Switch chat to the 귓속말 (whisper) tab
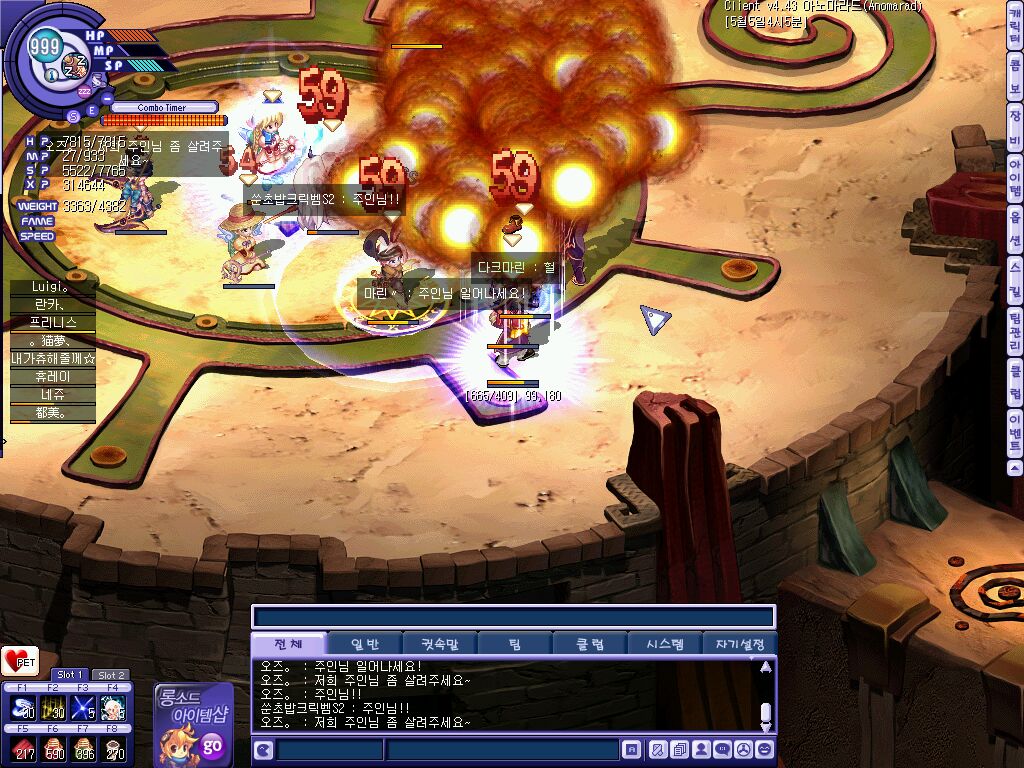The image size is (1024, 768). (440, 644)
